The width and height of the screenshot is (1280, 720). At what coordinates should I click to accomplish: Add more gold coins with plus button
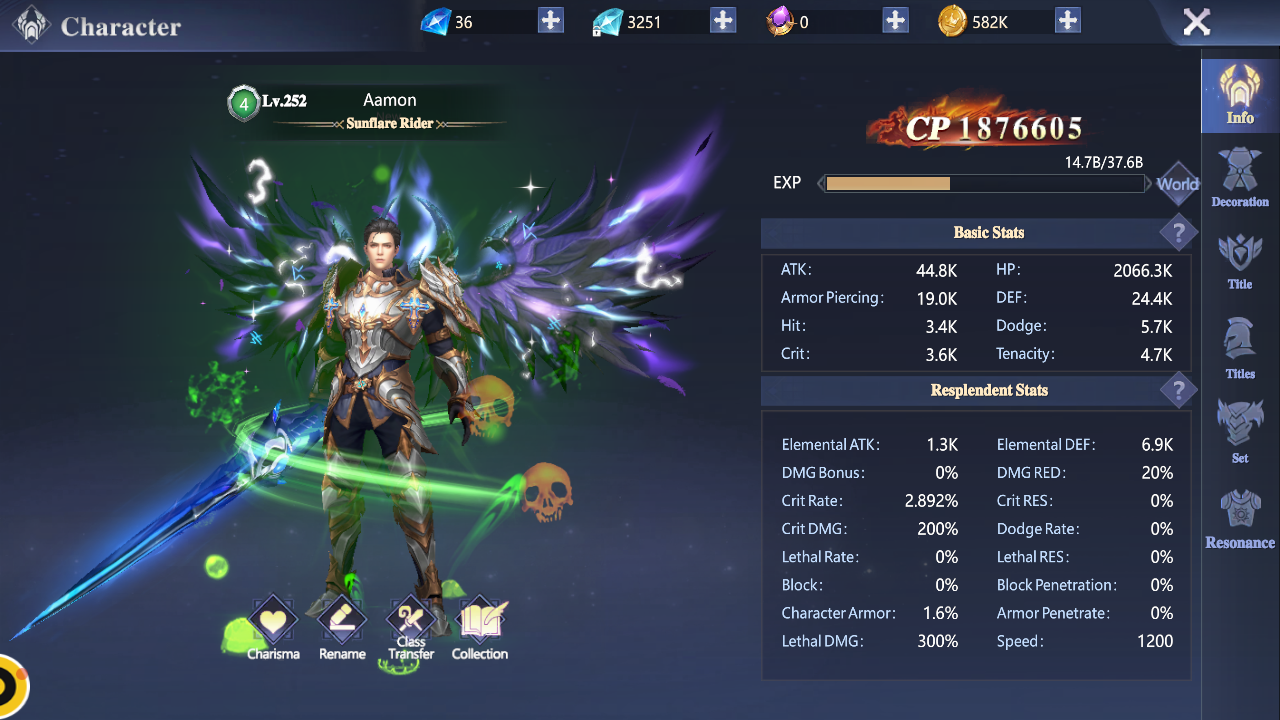[1068, 21]
